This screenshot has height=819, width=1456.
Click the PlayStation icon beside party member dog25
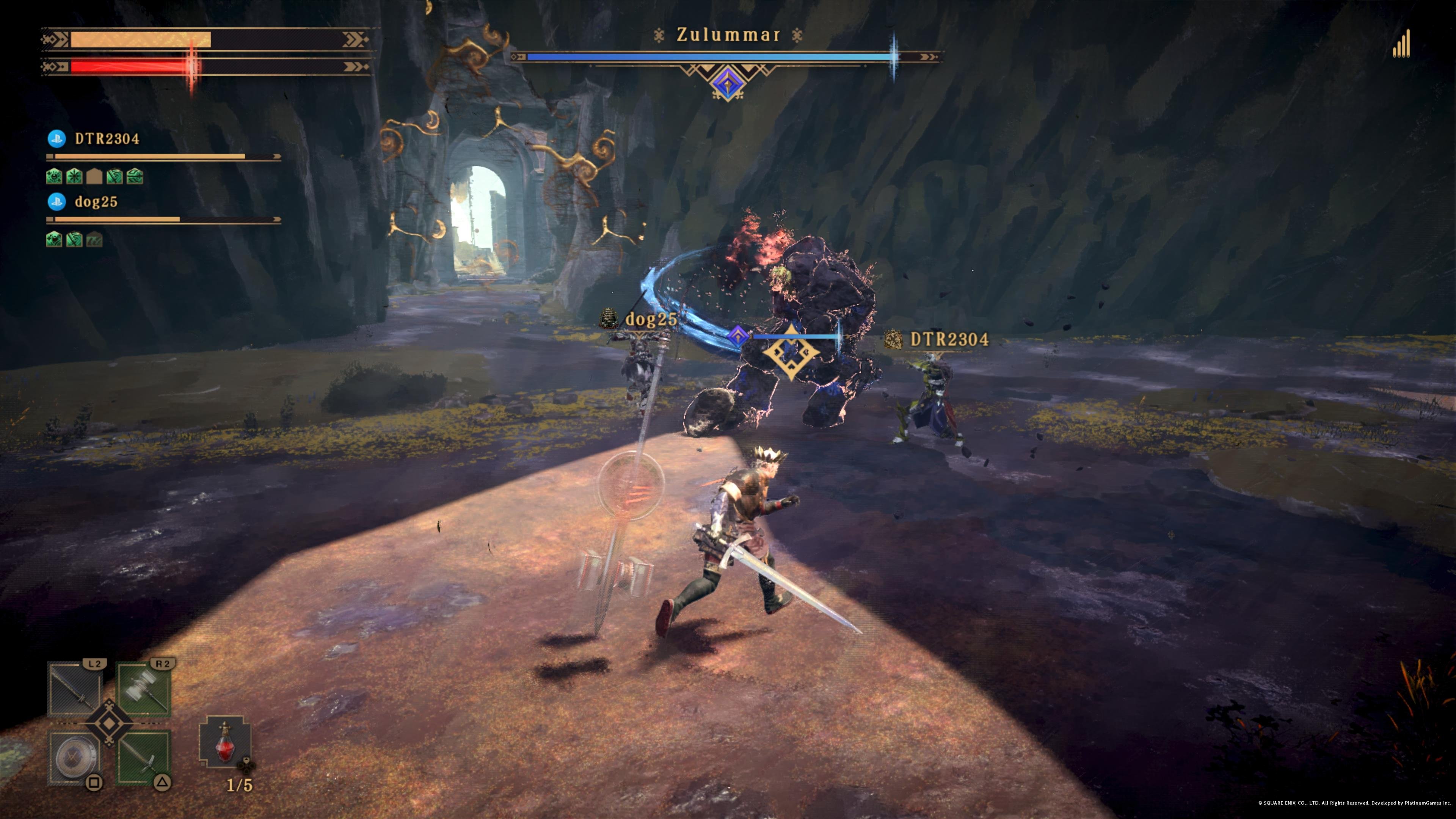coord(56,202)
